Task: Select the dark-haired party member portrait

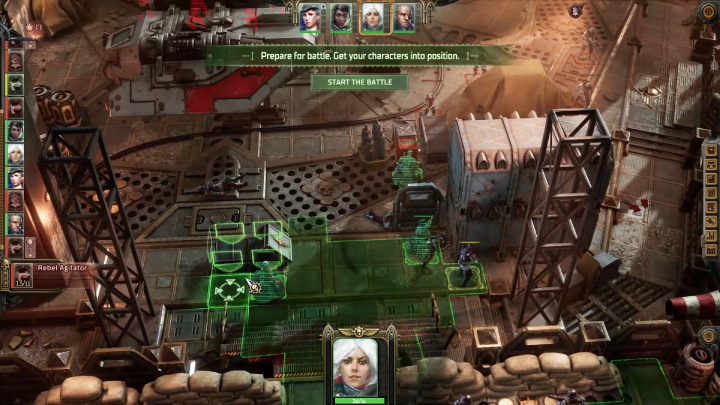Action: pyautogui.click(x=341, y=16)
